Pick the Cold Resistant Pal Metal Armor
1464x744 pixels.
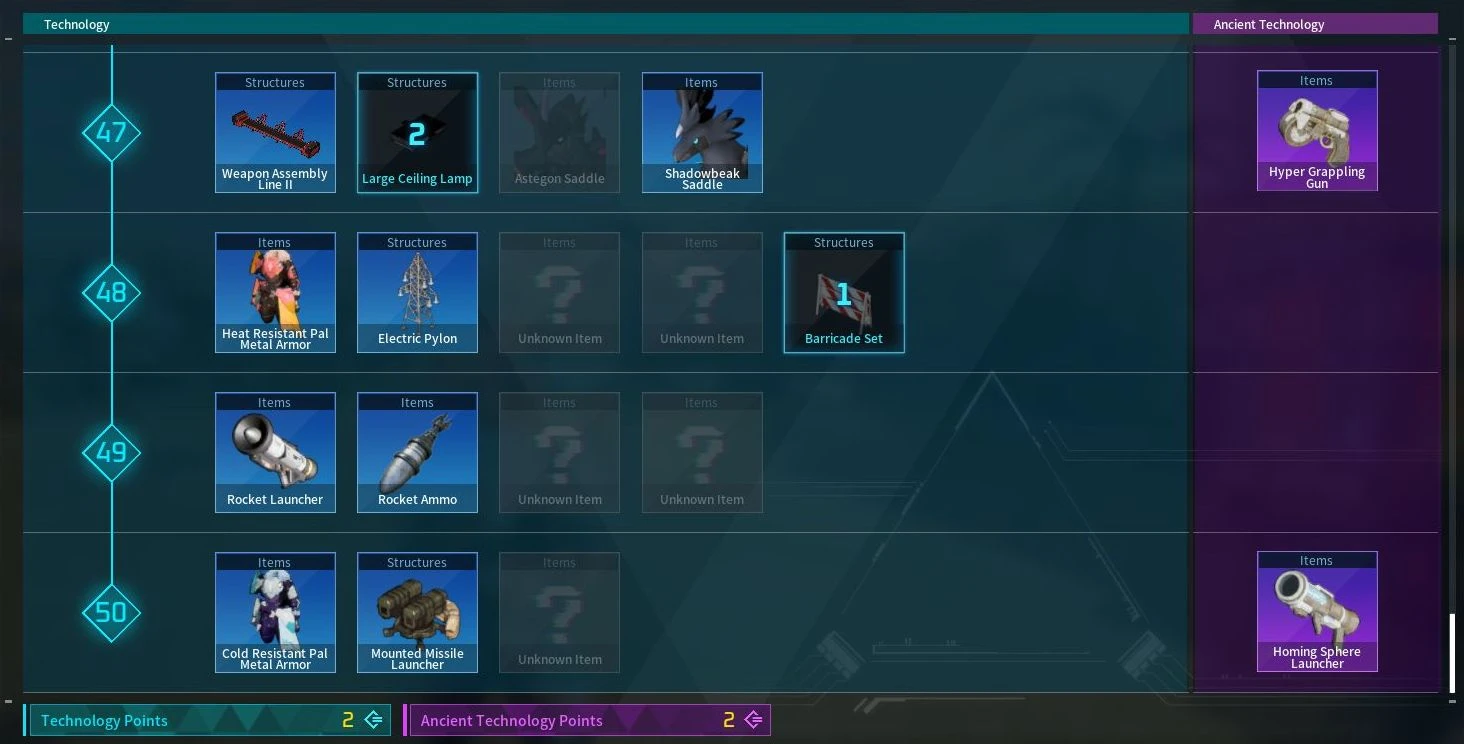coord(275,612)
